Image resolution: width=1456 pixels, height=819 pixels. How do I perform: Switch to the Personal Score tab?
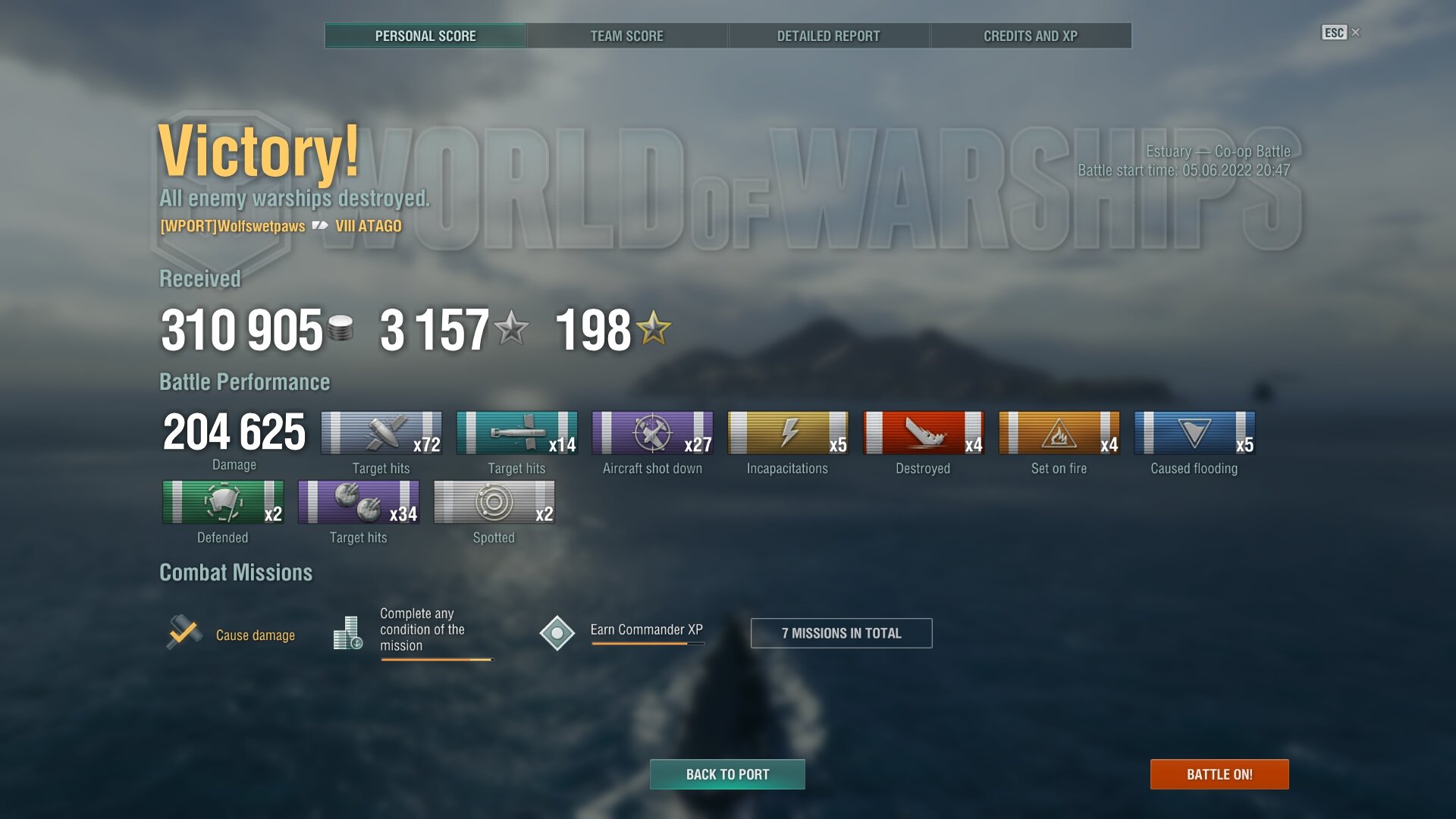(x=425, y=36)
